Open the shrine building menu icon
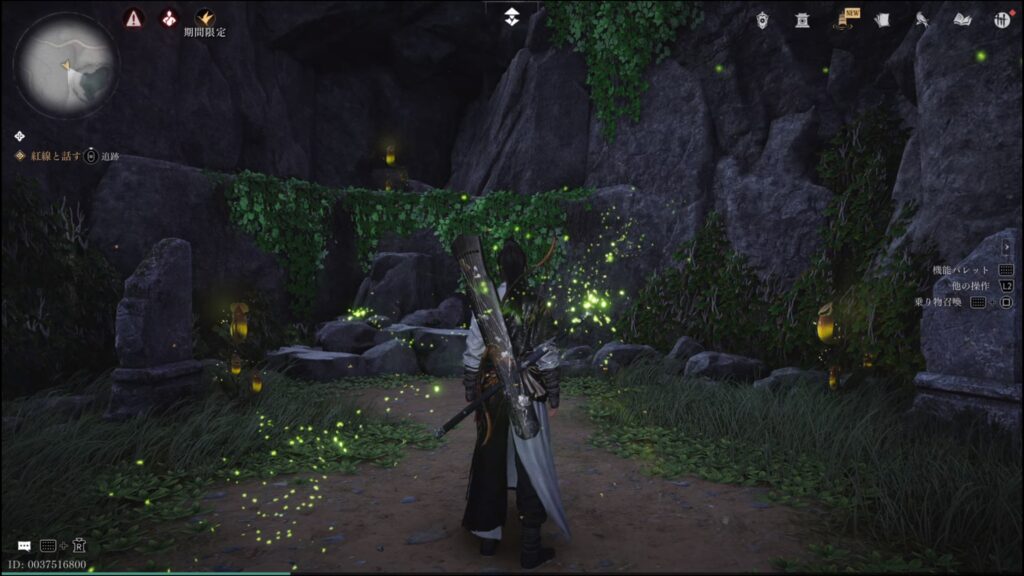The image size is (1024, 576). (x=802, y=20)
